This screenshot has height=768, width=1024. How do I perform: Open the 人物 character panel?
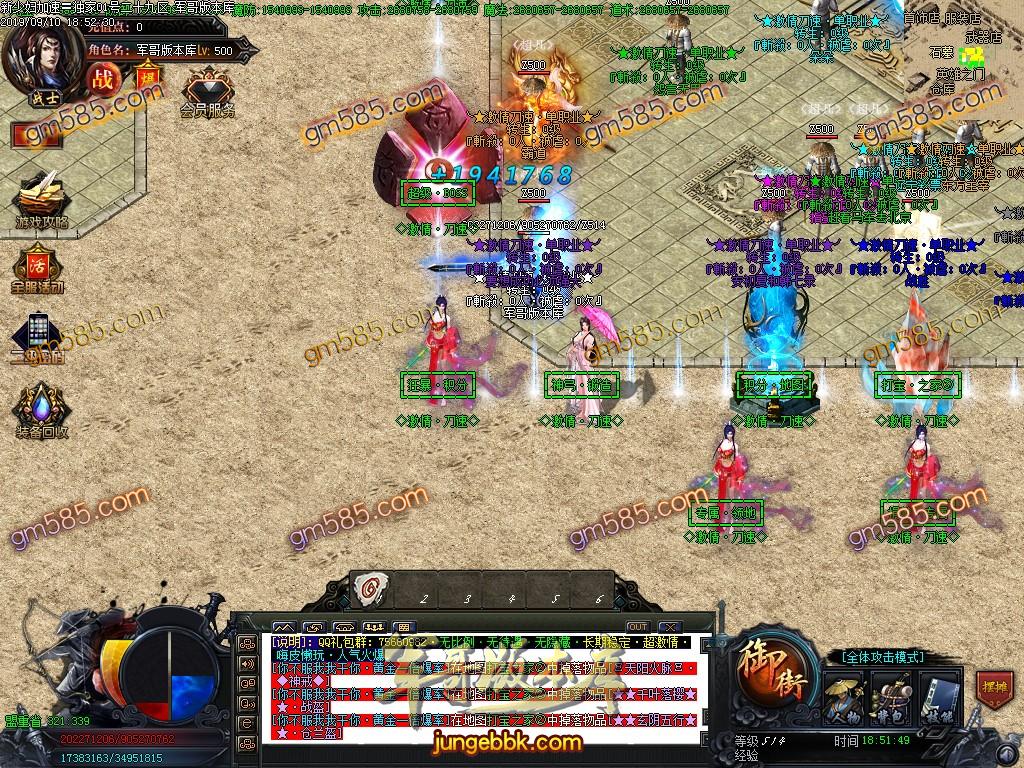pos(842,693)
